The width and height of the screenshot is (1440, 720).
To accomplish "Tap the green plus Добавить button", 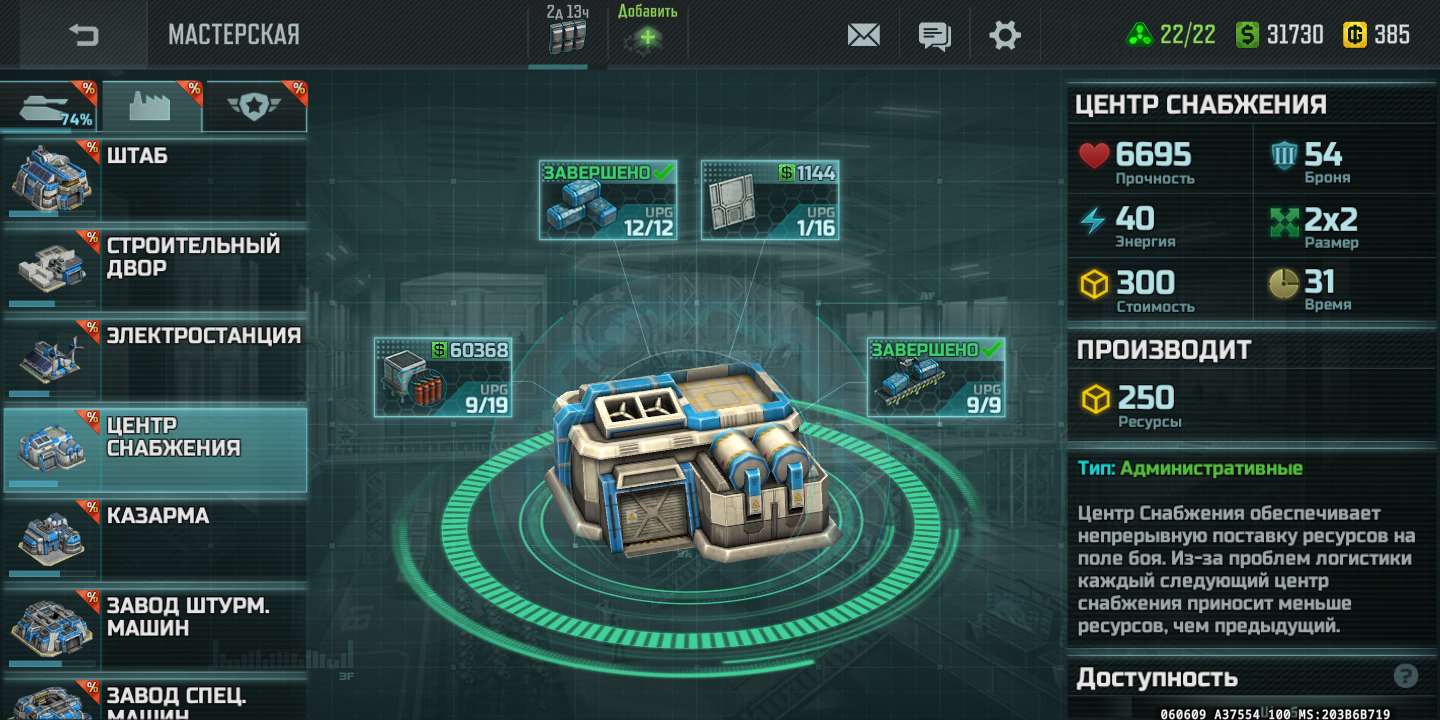I will (x=648, y=37).
